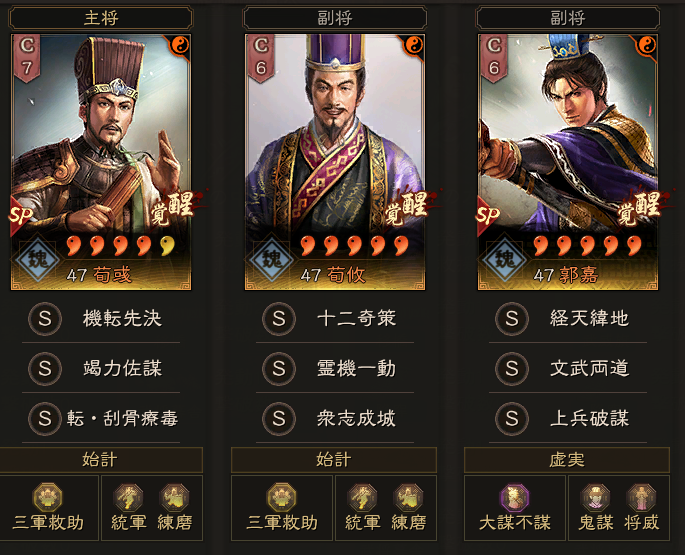Image resolution: width=685 pixels, height=555 pixels.
Task: Click the 衆志成城 skill row
Action: click(355, 417)
